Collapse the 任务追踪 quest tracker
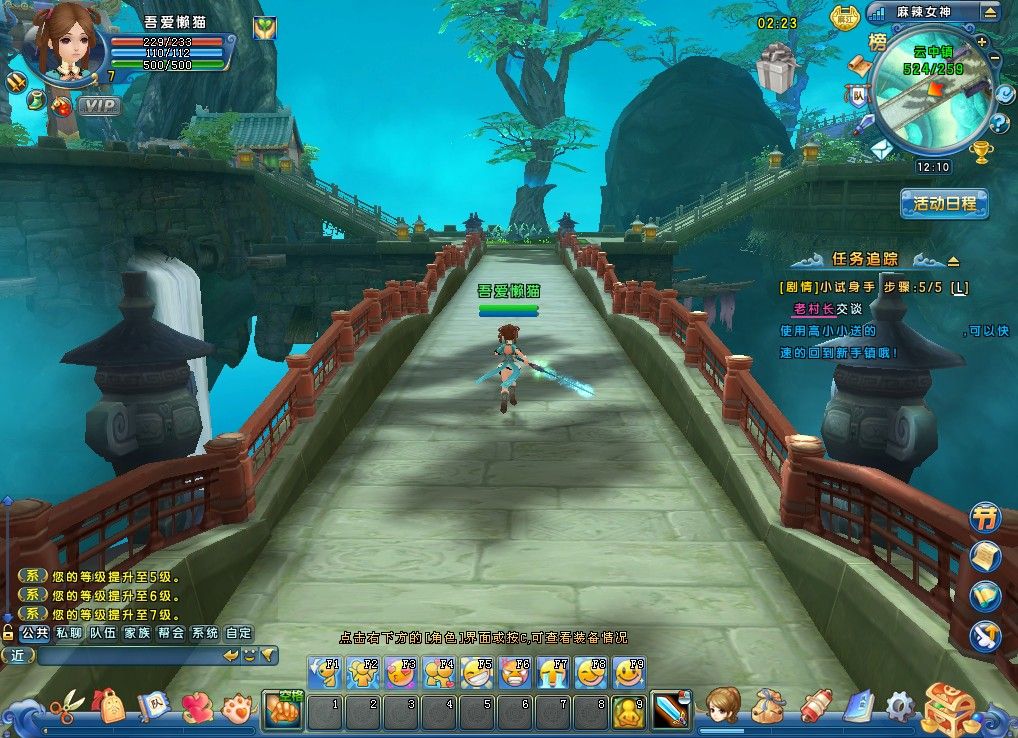Screen dimensions: 1018x738 pyautogui.click(x=952, y=261)
